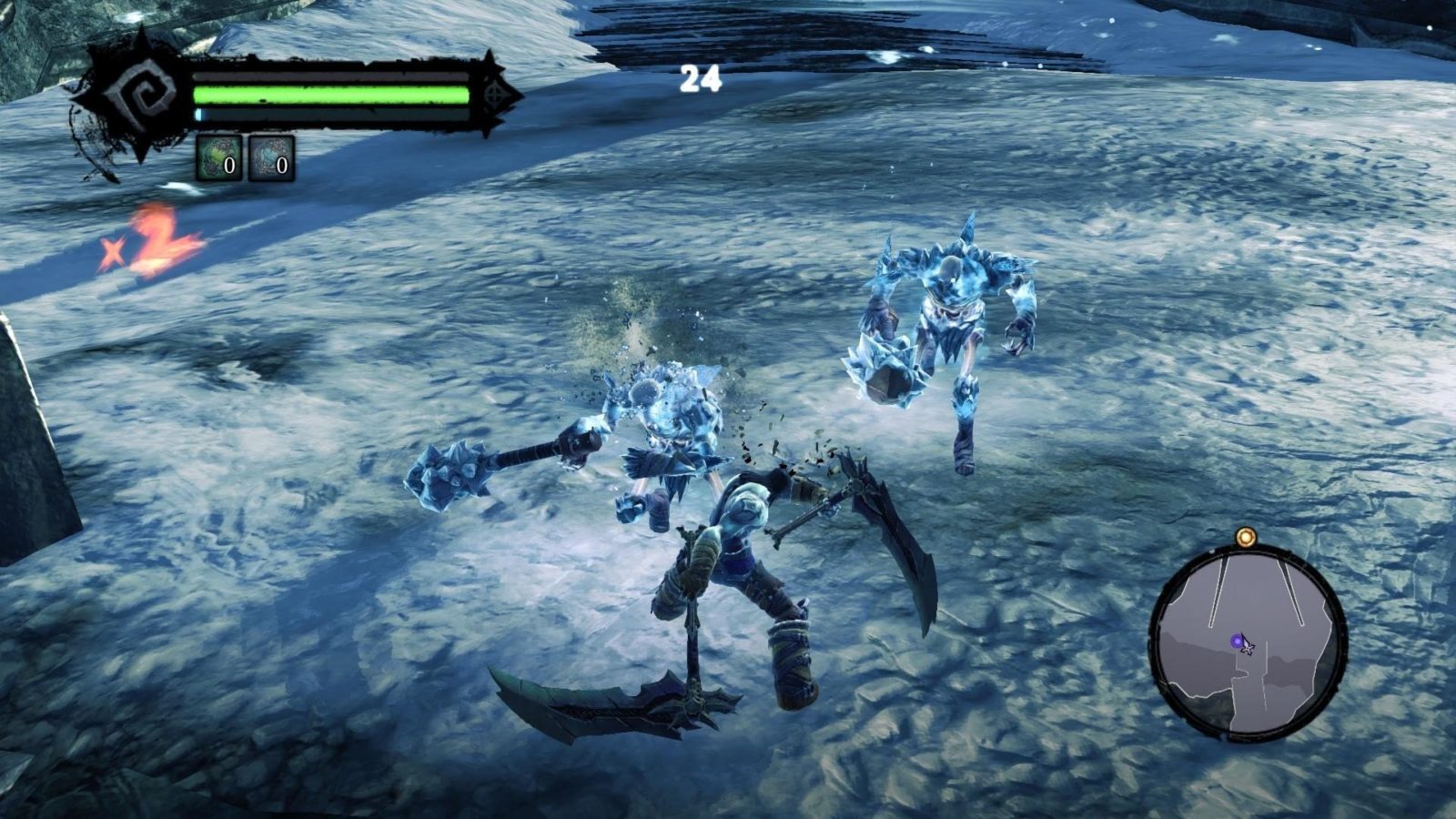Screen dimensions: 1456x819
Task: Select the purple orb marker on the minimap
Action: pyautogui.click(x=1237, y=642)
